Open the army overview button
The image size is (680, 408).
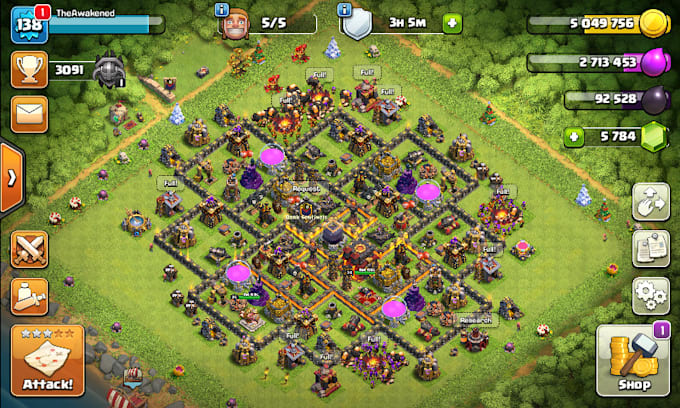(x=30, y=296)
